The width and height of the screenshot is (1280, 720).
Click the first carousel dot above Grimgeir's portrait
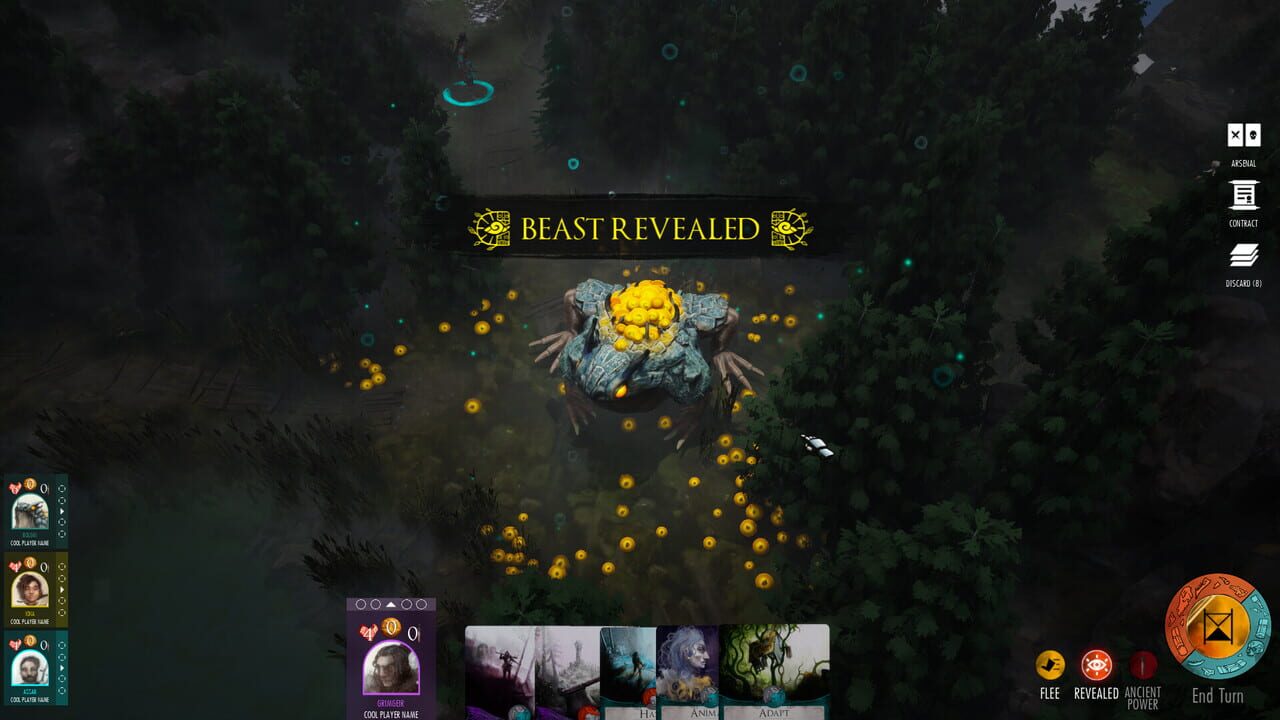pos(361,603)
